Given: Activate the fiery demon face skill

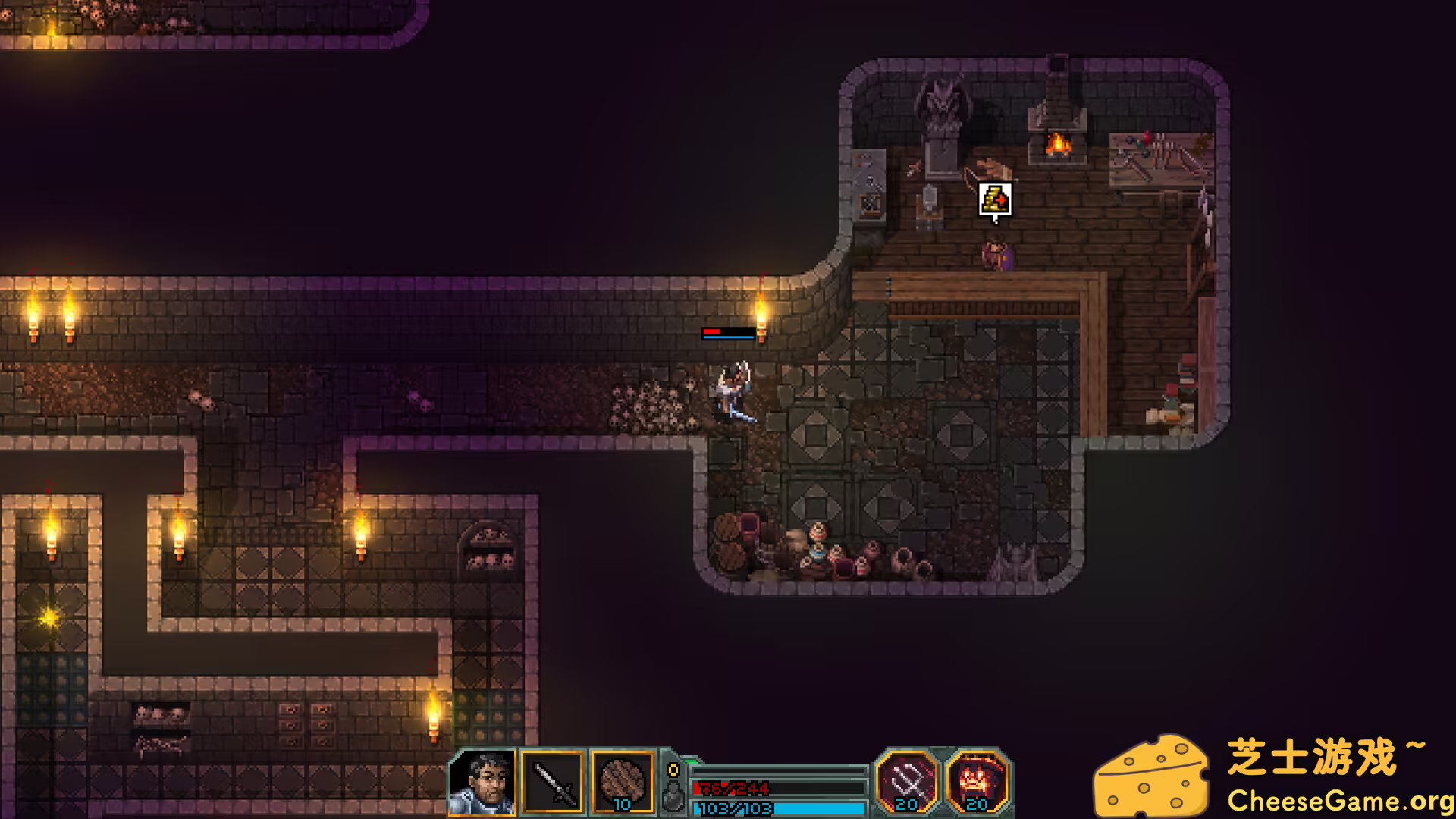Looking at the screenshot, I should 977,781.
